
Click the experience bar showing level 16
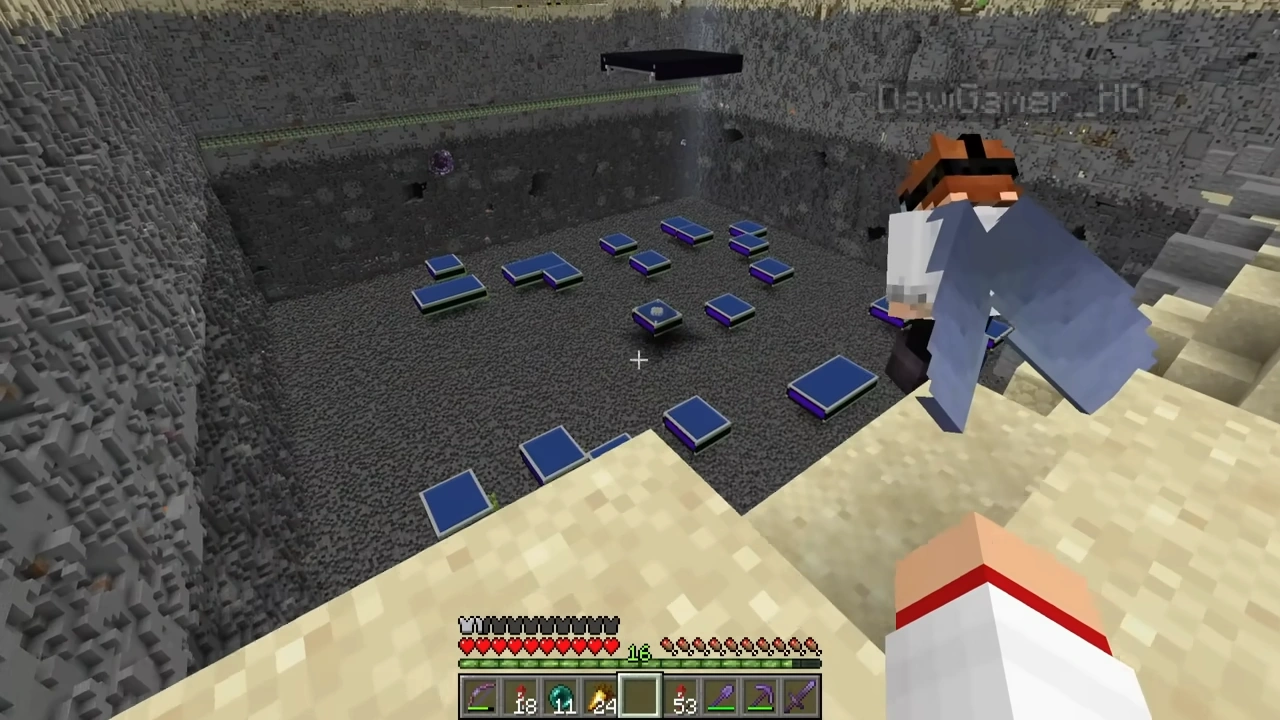tap(640, 662)
